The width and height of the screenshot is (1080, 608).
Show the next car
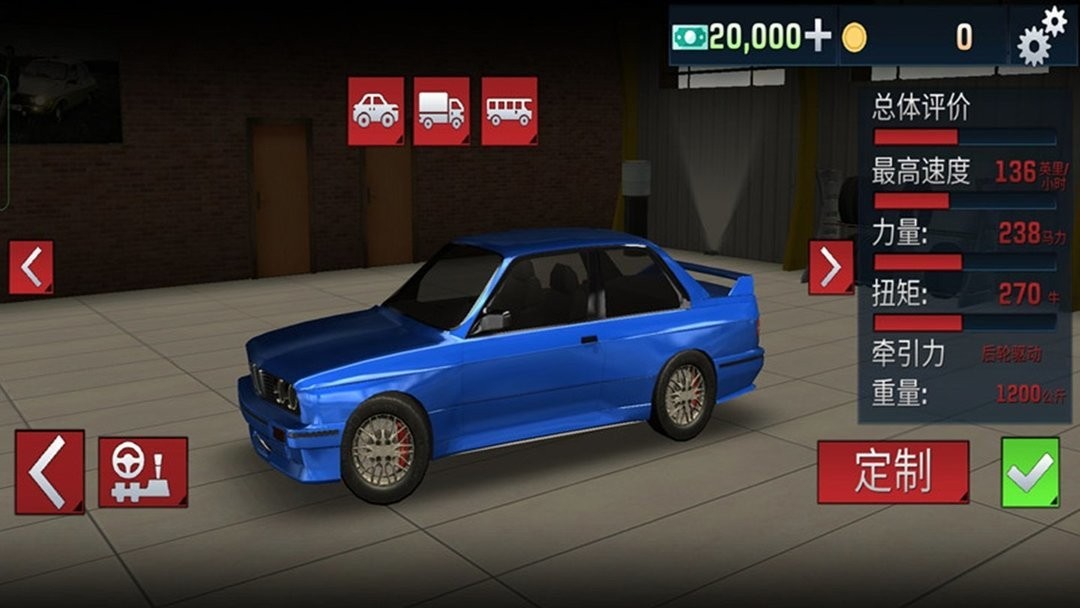tap(831, 267)
